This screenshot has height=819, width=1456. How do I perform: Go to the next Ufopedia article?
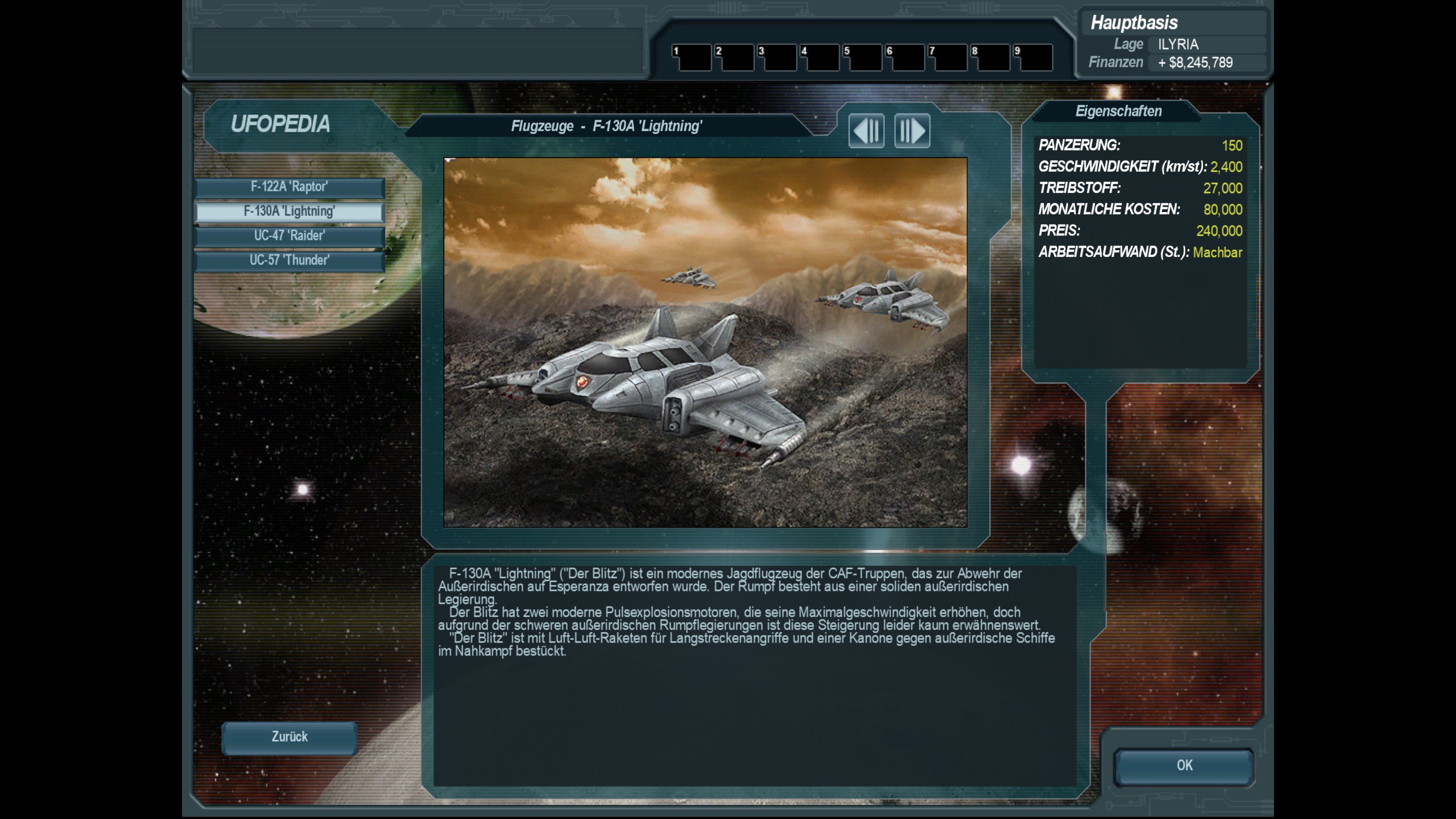pos(912,131)
